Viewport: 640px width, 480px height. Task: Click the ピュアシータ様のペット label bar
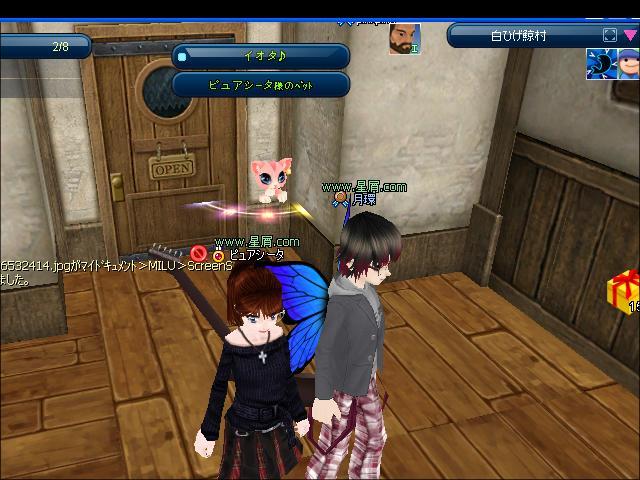click(x=261, y=85)
